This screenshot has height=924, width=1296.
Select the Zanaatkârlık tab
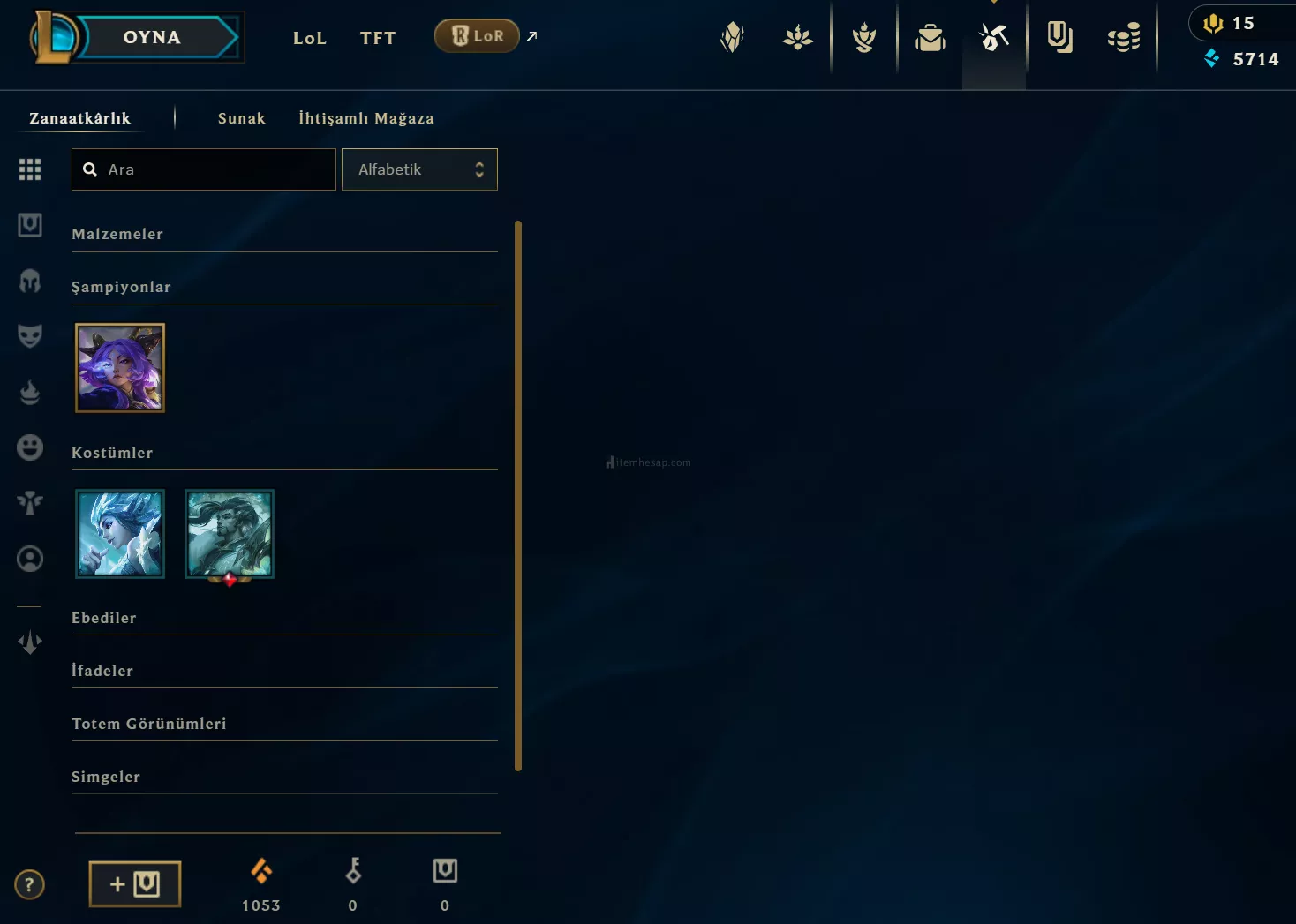pyautogui.click(x=79, y=118)
